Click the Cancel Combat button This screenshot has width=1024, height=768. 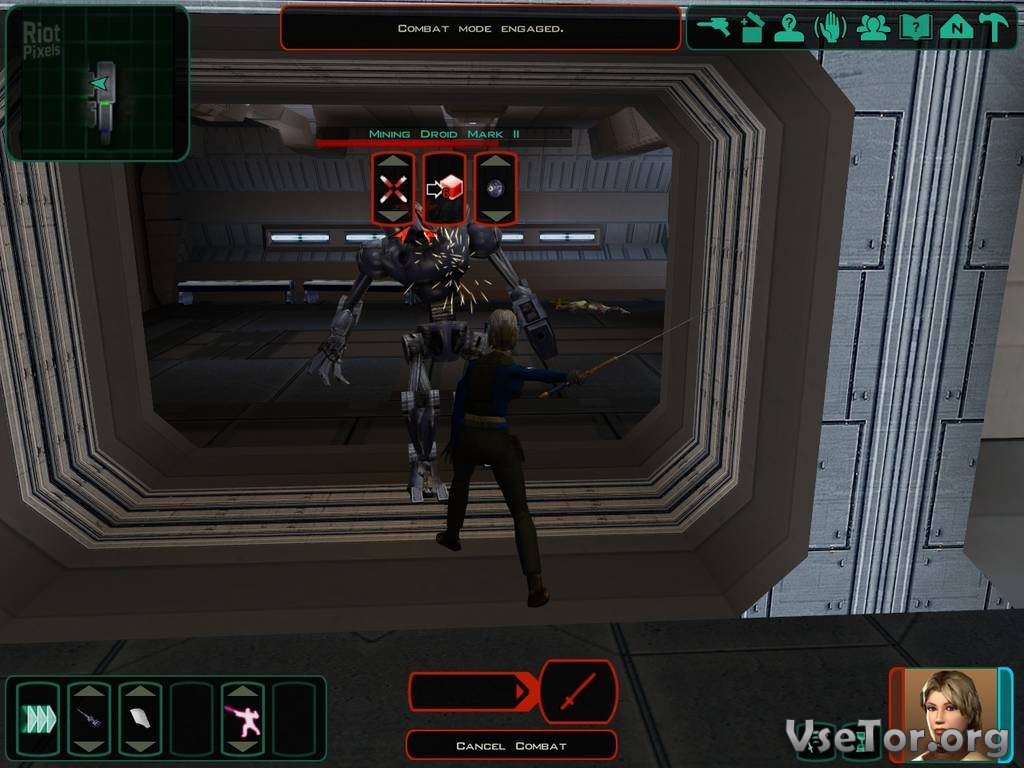point(511,746)
